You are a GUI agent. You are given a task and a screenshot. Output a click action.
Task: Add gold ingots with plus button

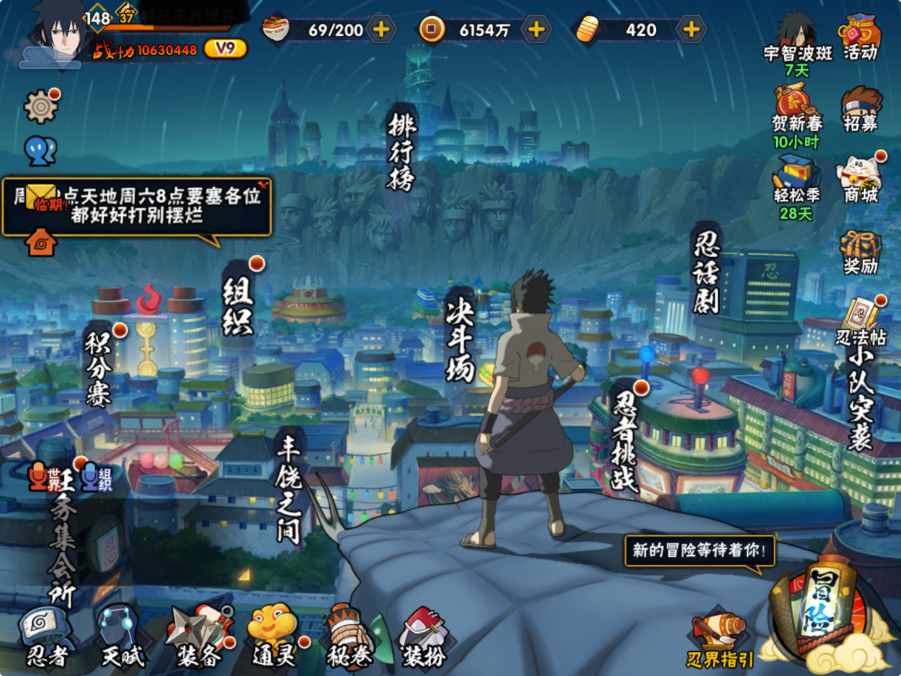tap(691, 29)
